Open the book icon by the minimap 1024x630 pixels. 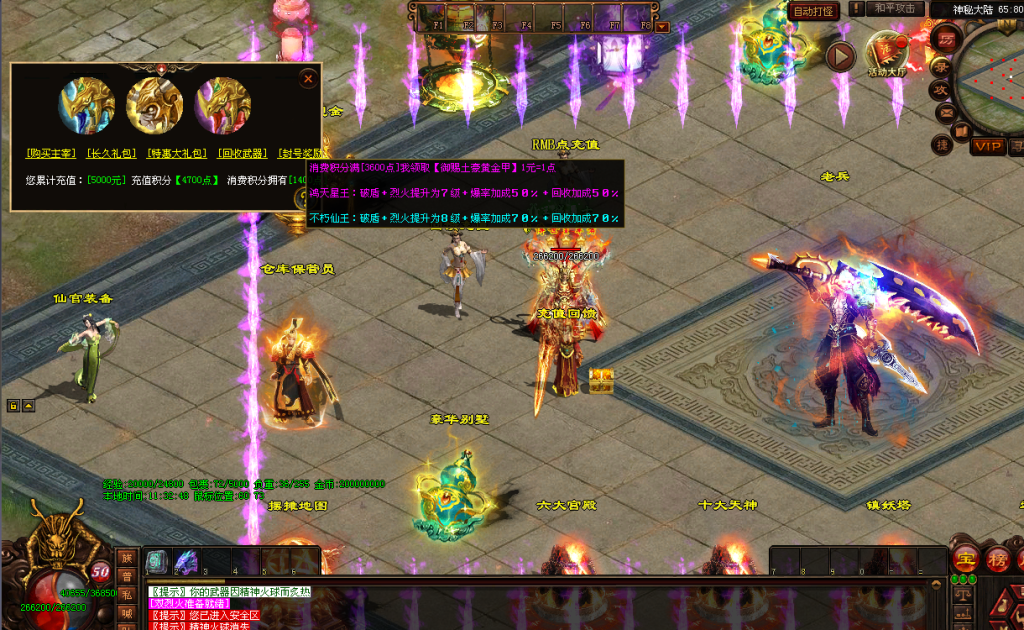pos(961,131)
